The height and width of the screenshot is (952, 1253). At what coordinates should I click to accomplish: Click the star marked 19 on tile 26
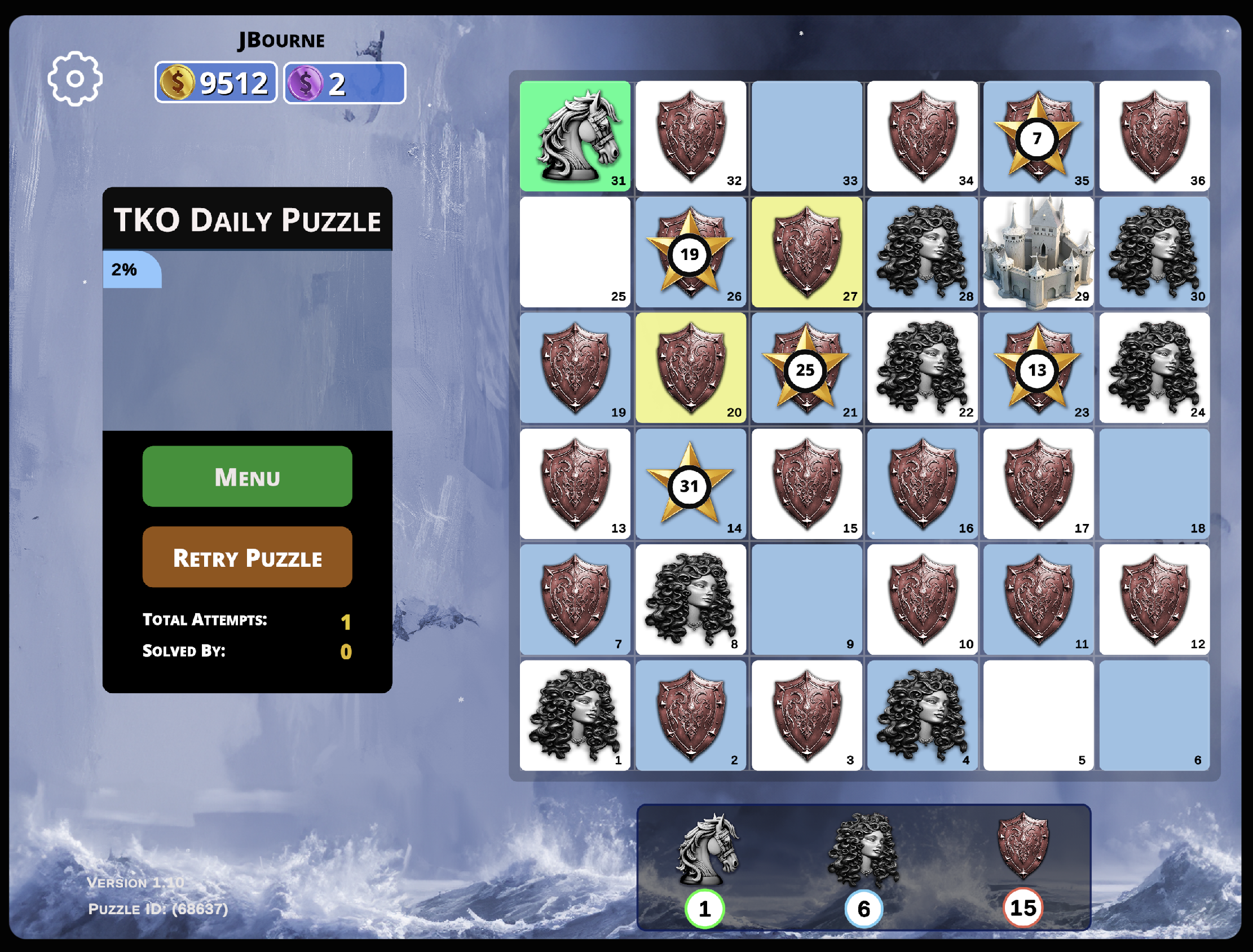(690, 254)
